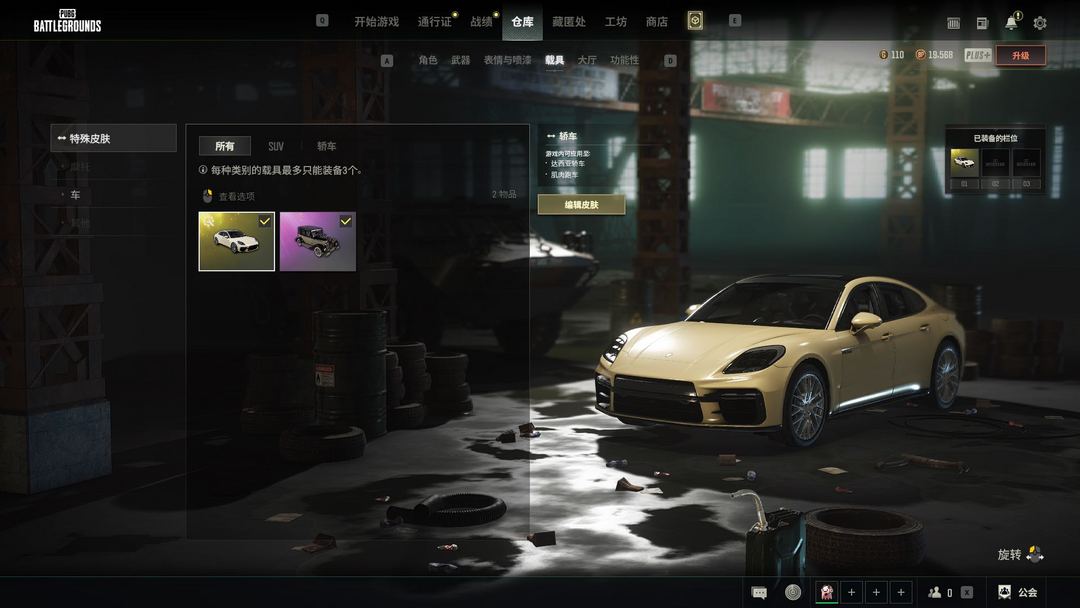
Task: Select the 武器 weapons tab
Action: [460, 61]
